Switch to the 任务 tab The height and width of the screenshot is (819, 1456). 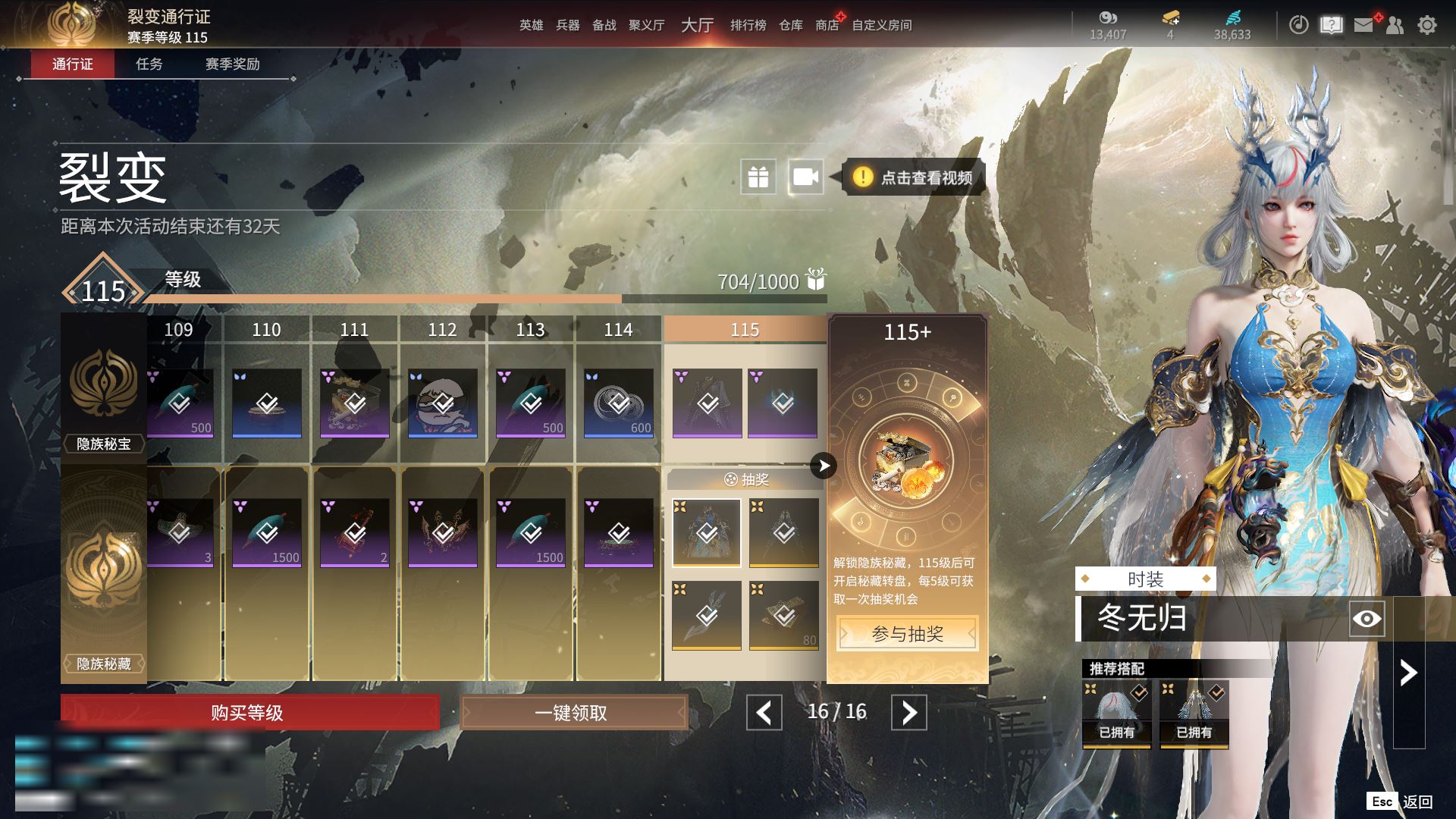pos(149,64)
